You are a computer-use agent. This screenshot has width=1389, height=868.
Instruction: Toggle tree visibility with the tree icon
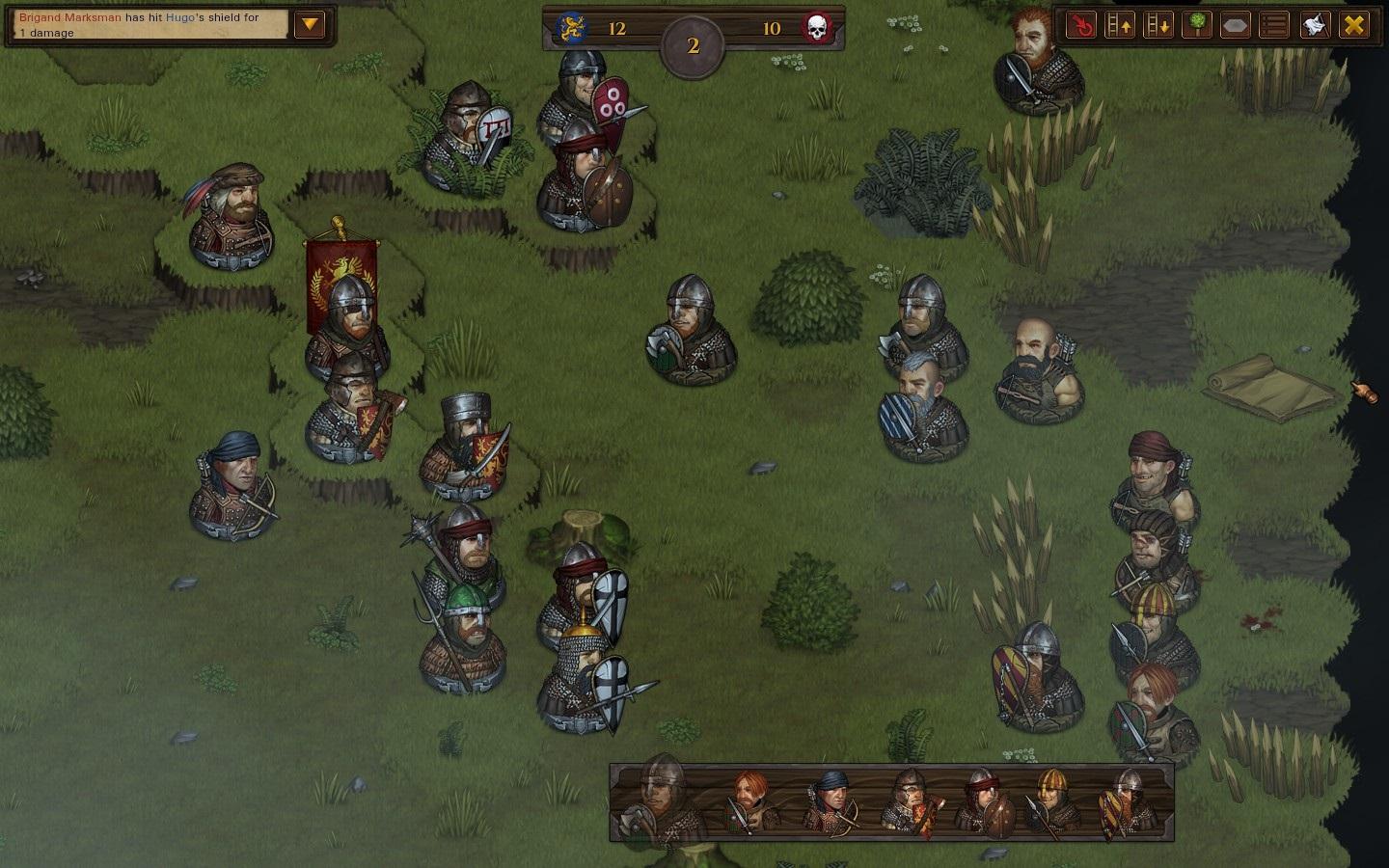pos(1197,25)
